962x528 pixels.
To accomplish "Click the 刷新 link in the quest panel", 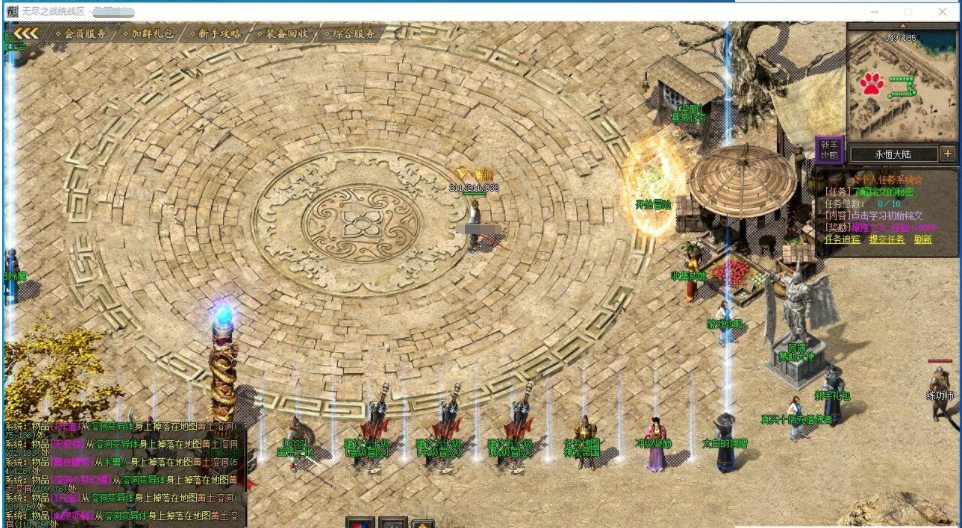I will point(923,240).
